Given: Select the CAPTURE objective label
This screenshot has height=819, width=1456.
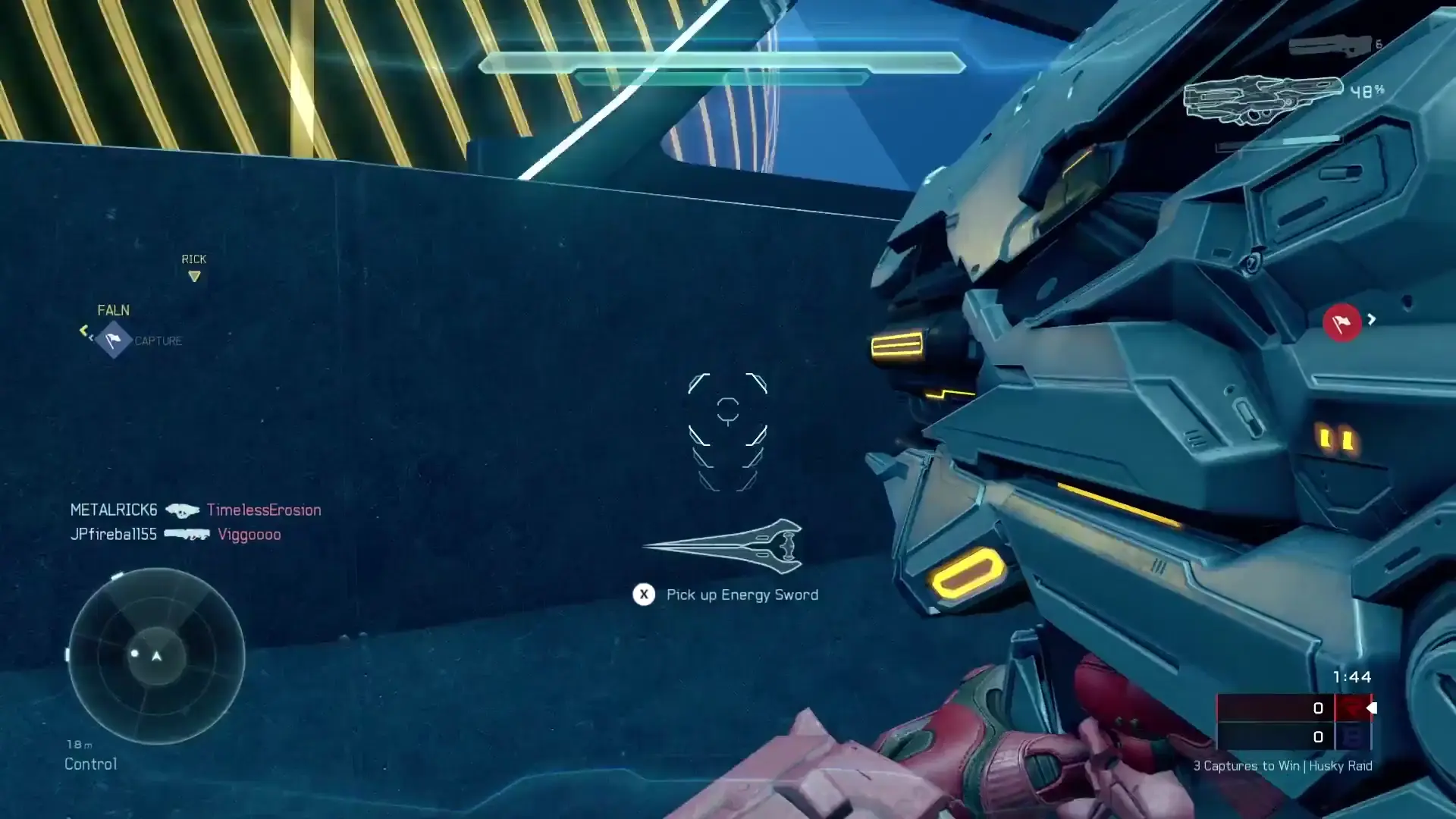Looking at the screenshot, I should (x=158, y=340).
